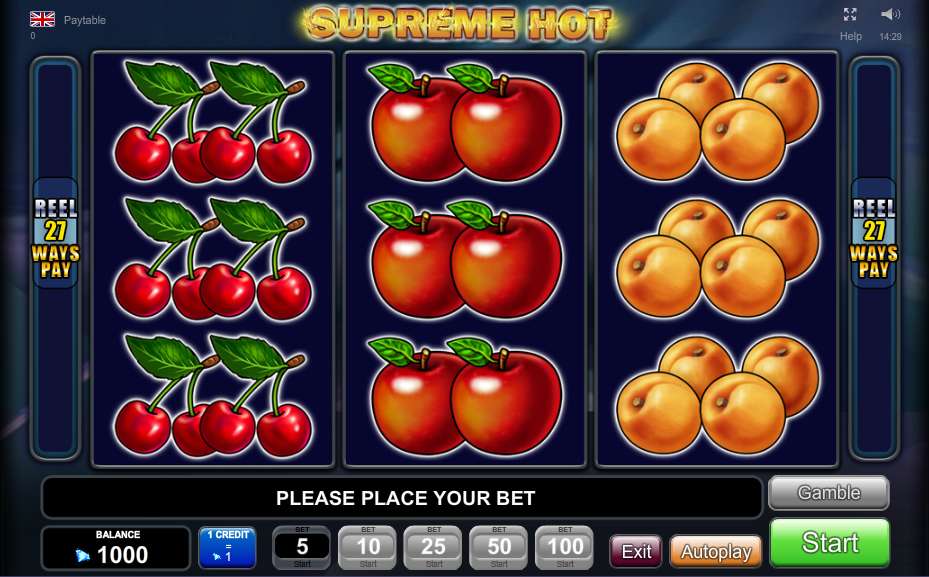Viewport: 929px width, 577px height.
Task: Set bet to 25
Action: (434, 548)
